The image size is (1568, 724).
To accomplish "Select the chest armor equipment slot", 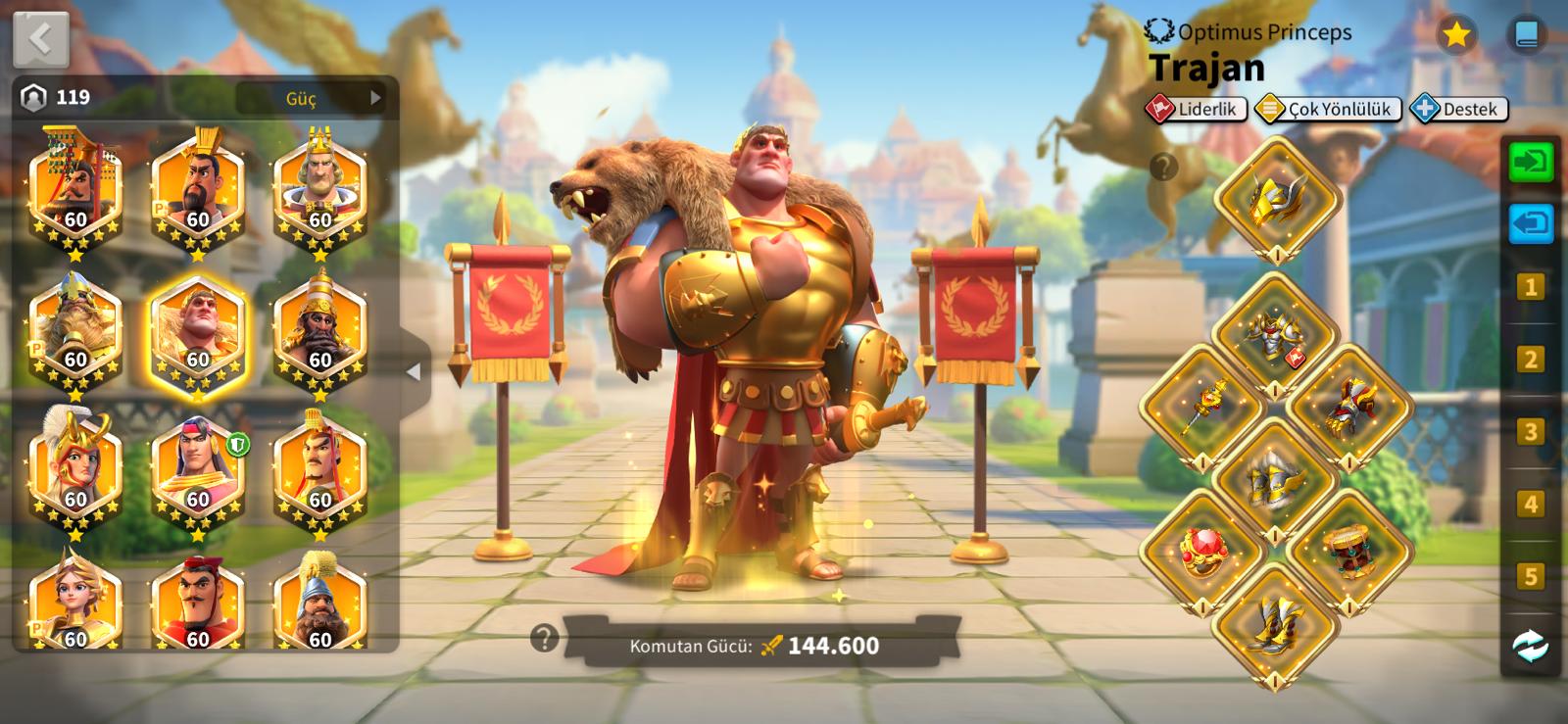I will [1275, 335].
